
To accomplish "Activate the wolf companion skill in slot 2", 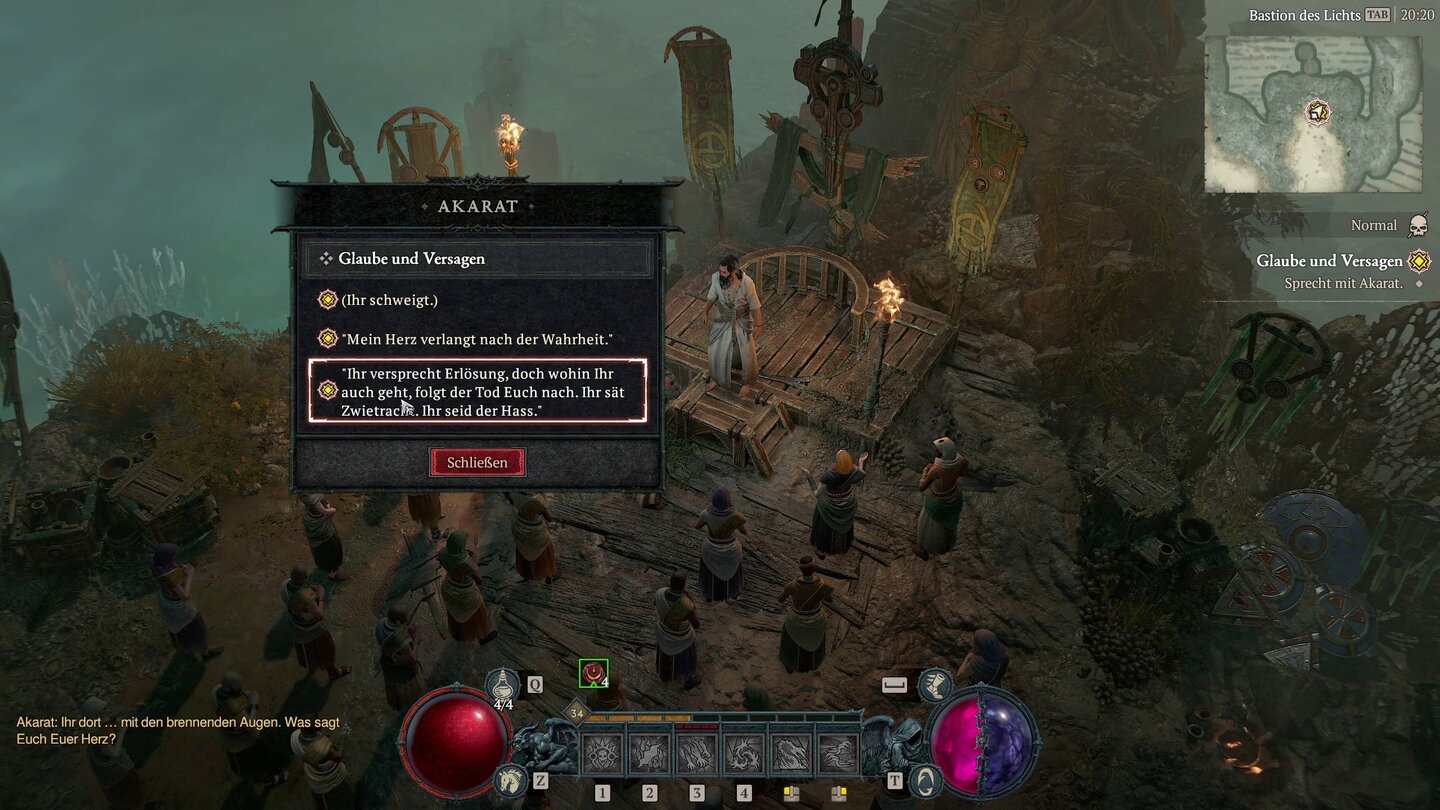I will tap(649, 752).
